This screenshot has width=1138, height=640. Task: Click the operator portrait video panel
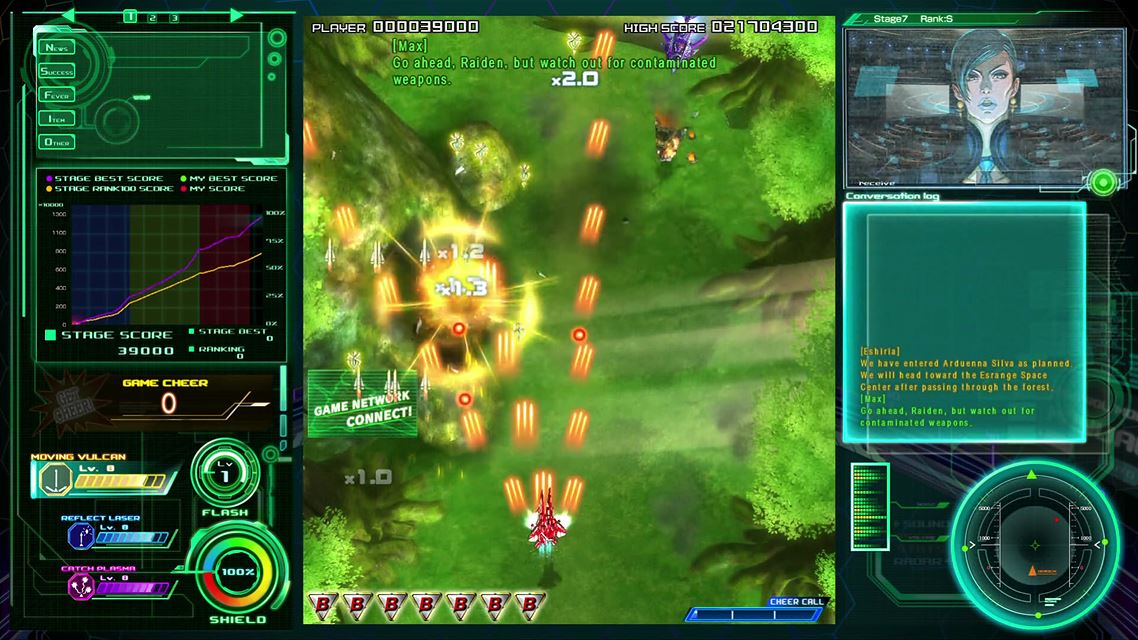point(969,107)
